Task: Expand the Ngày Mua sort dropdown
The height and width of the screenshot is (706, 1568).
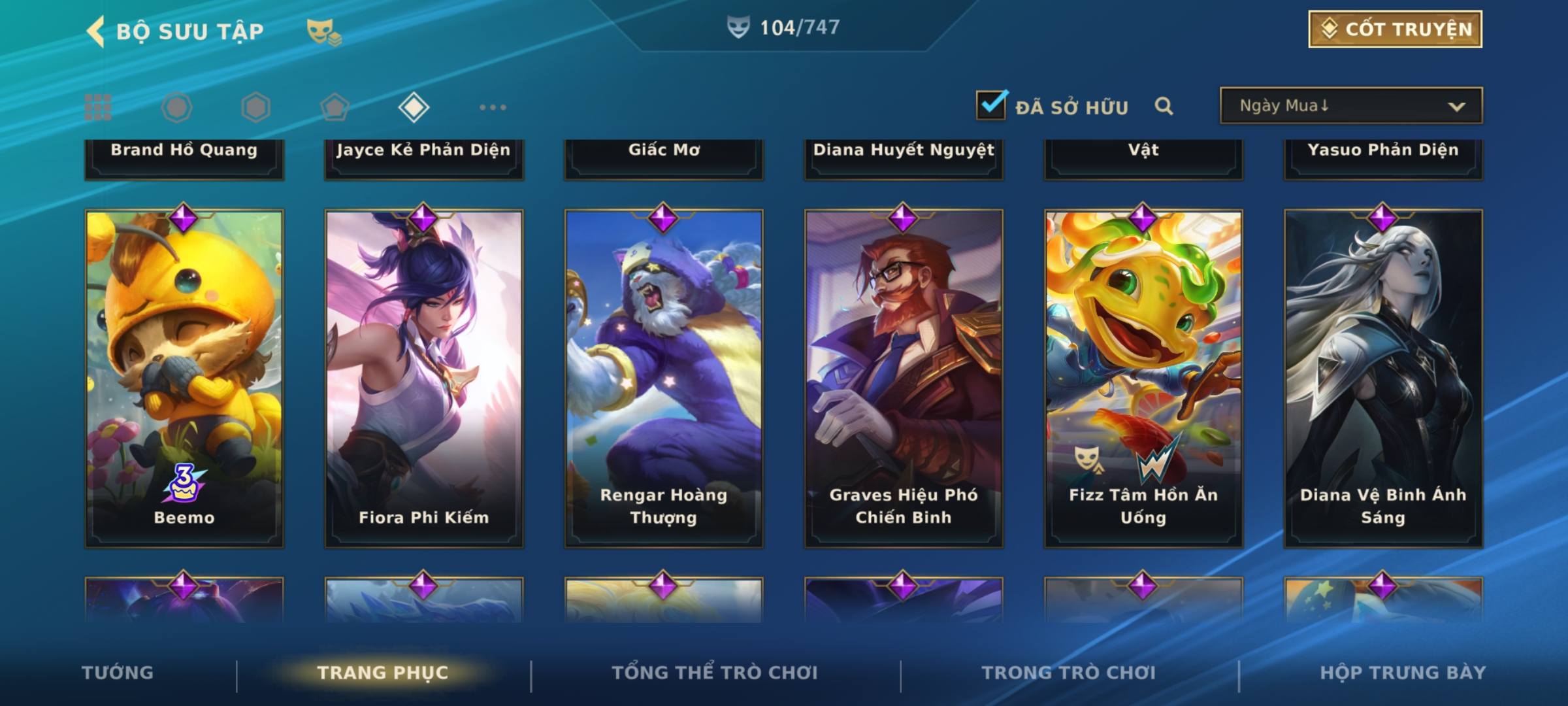Action: (x=1350, y=106)
